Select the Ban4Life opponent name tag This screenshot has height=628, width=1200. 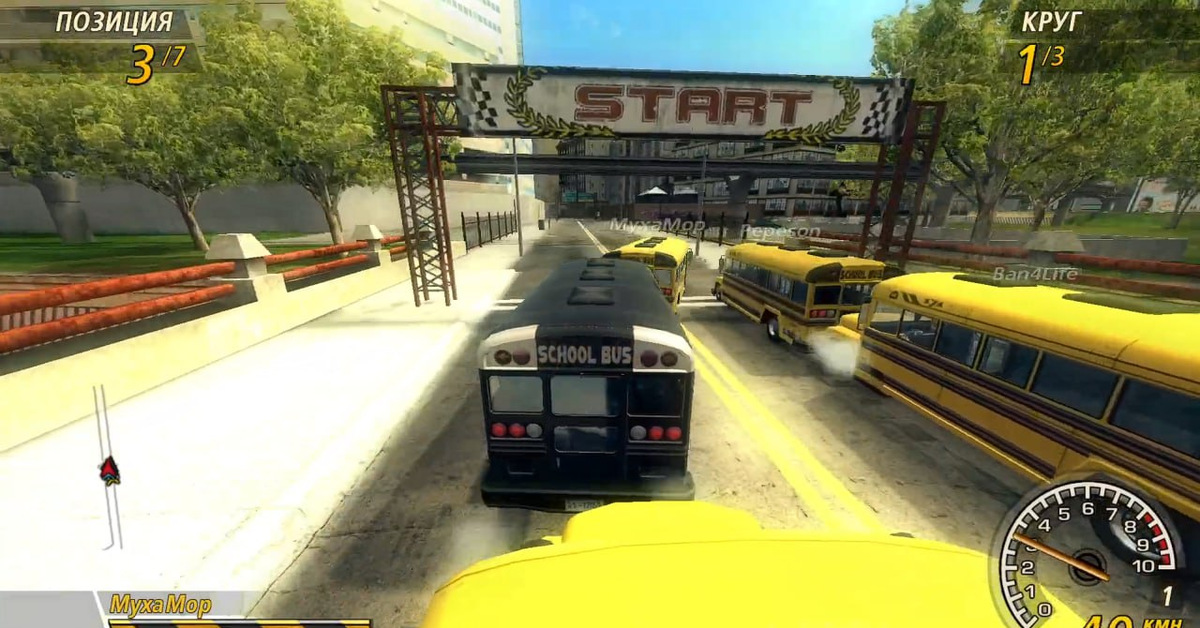[1020, 273]
